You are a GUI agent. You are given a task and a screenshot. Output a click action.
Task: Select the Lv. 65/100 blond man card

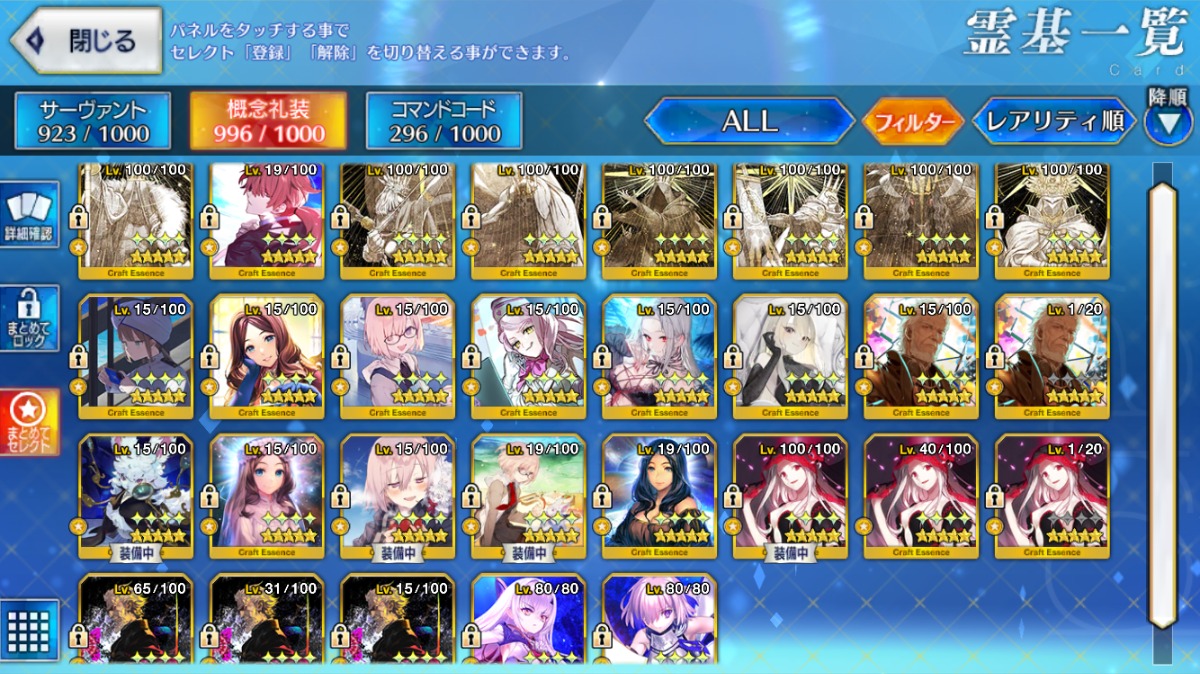click(x=135, y=620)
